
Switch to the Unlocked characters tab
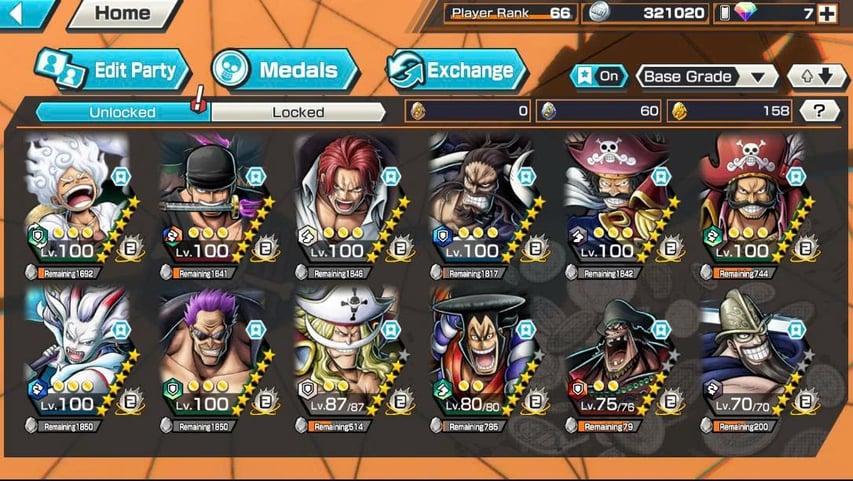[122, 112]
